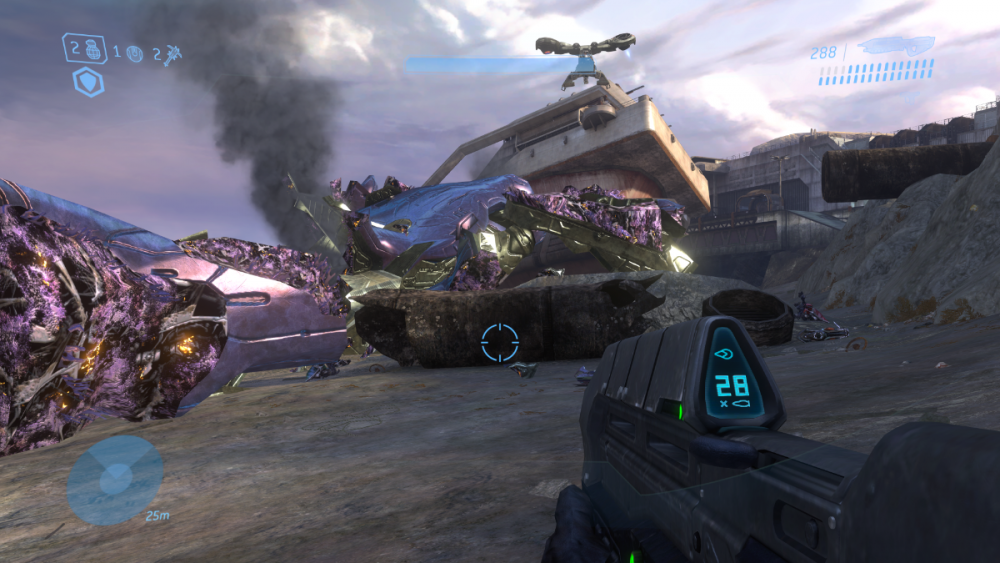Click the hexagonal shield equipment icon

[88, 82]
